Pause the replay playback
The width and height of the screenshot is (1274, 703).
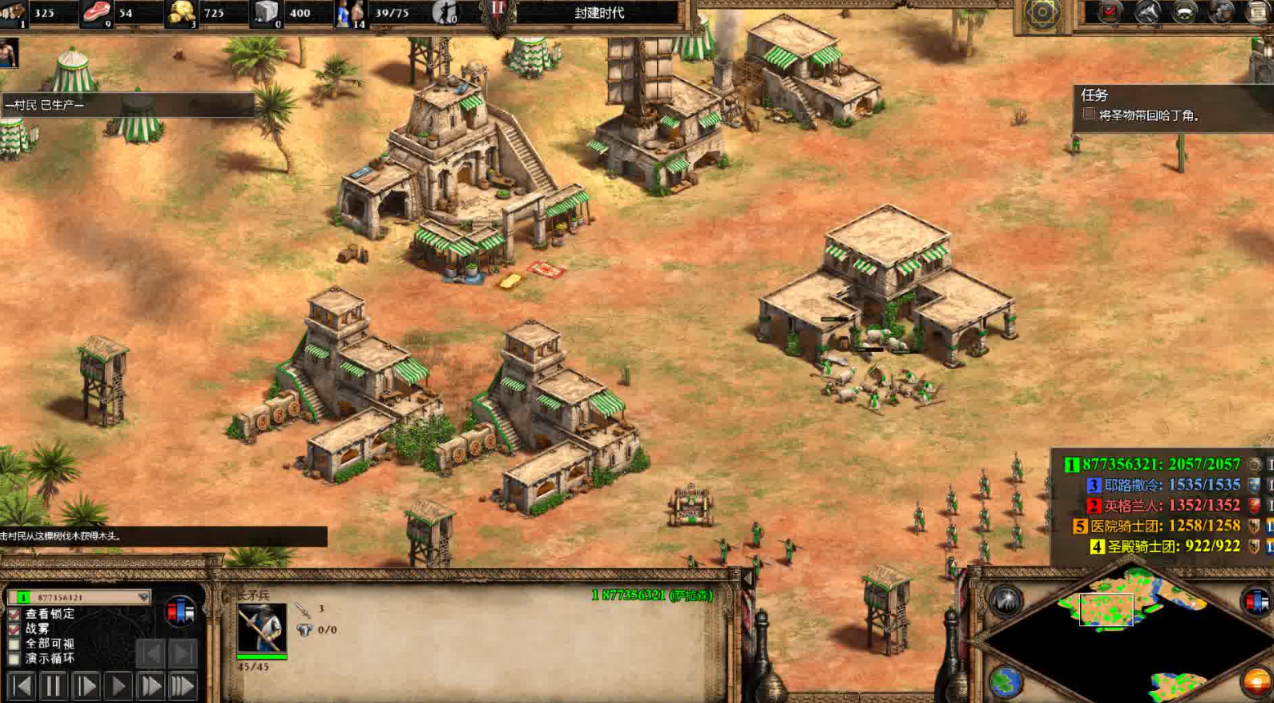[x=54, y=686]
